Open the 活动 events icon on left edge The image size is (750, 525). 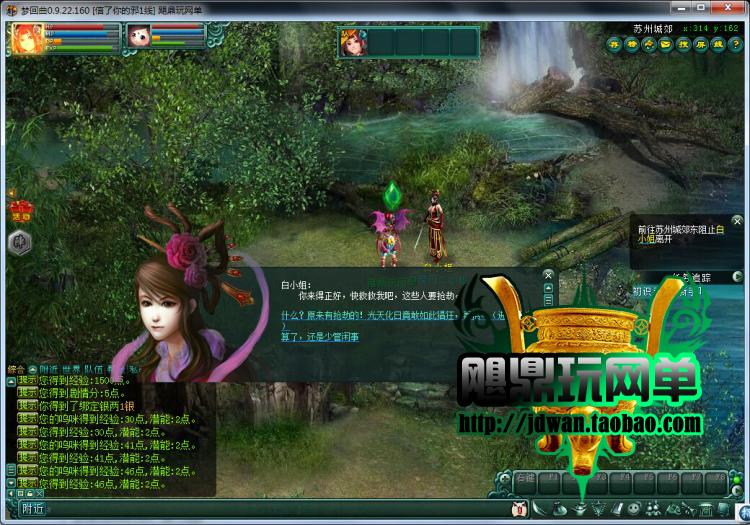tap(19, 210)
